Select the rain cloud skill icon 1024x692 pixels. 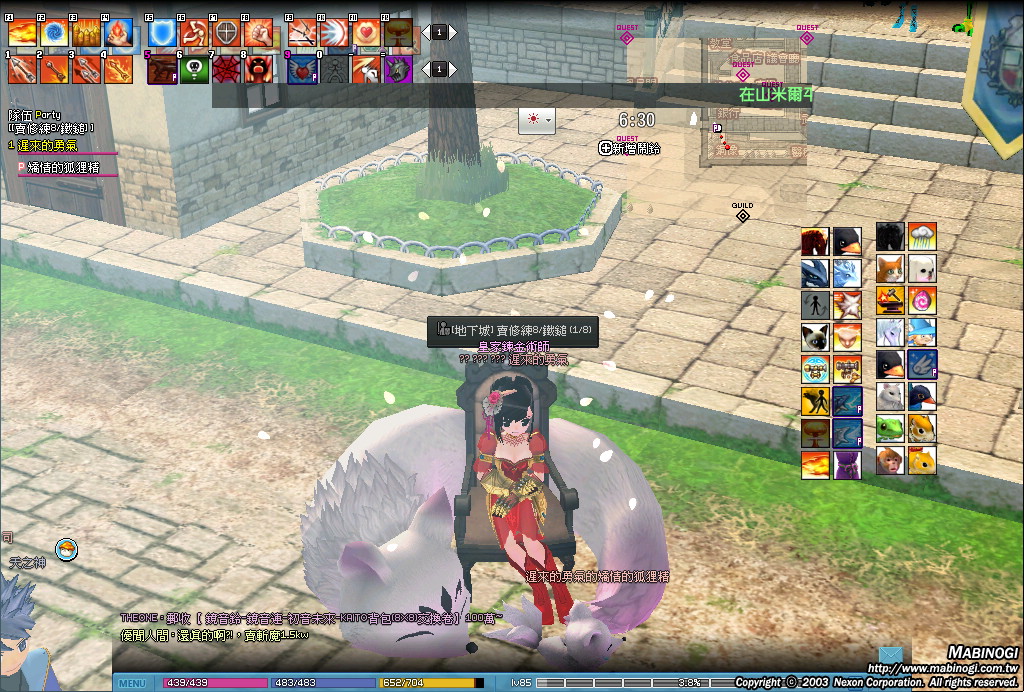[922, 237]
